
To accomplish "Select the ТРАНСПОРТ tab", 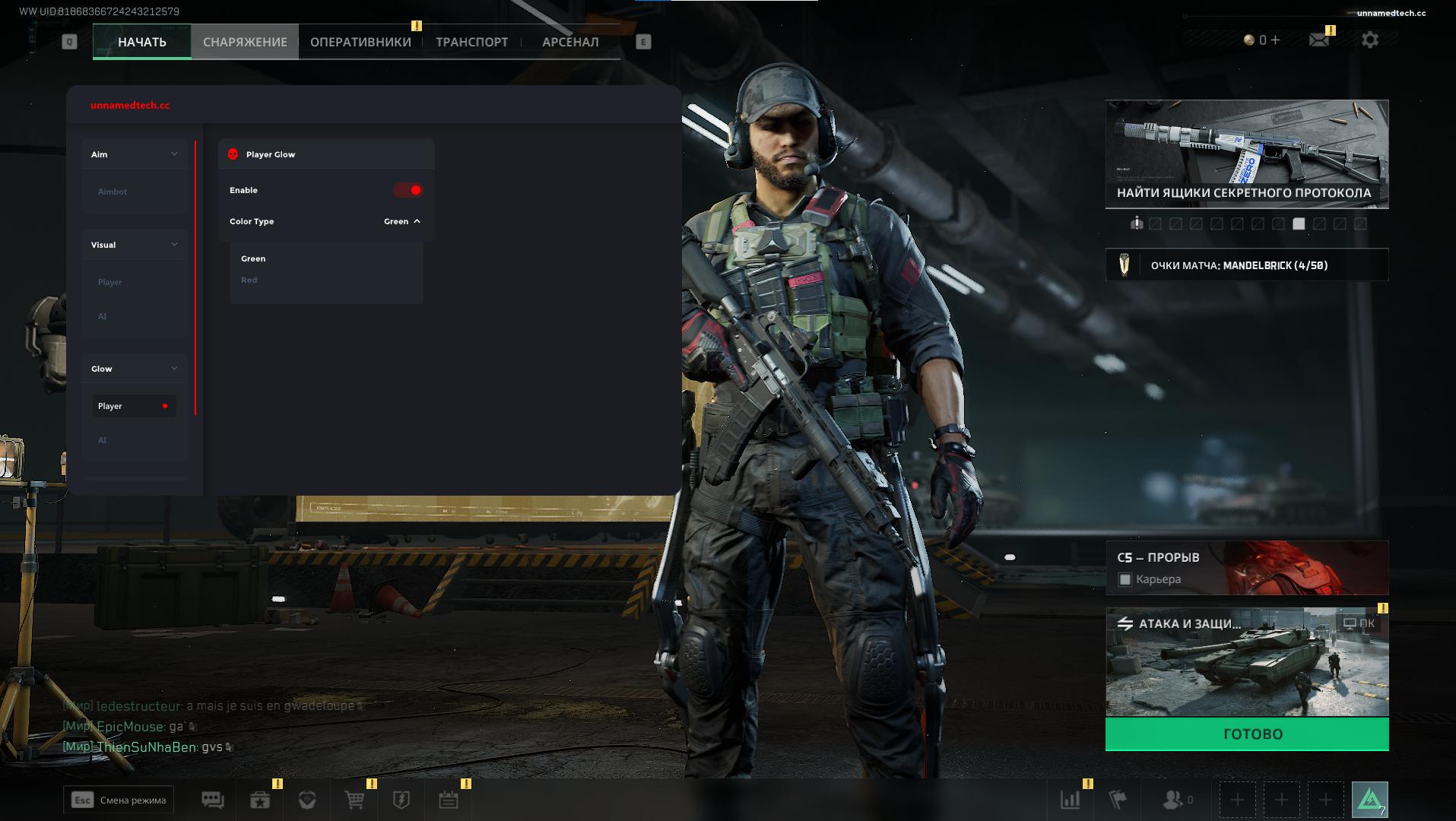I will tap(471, 42).
